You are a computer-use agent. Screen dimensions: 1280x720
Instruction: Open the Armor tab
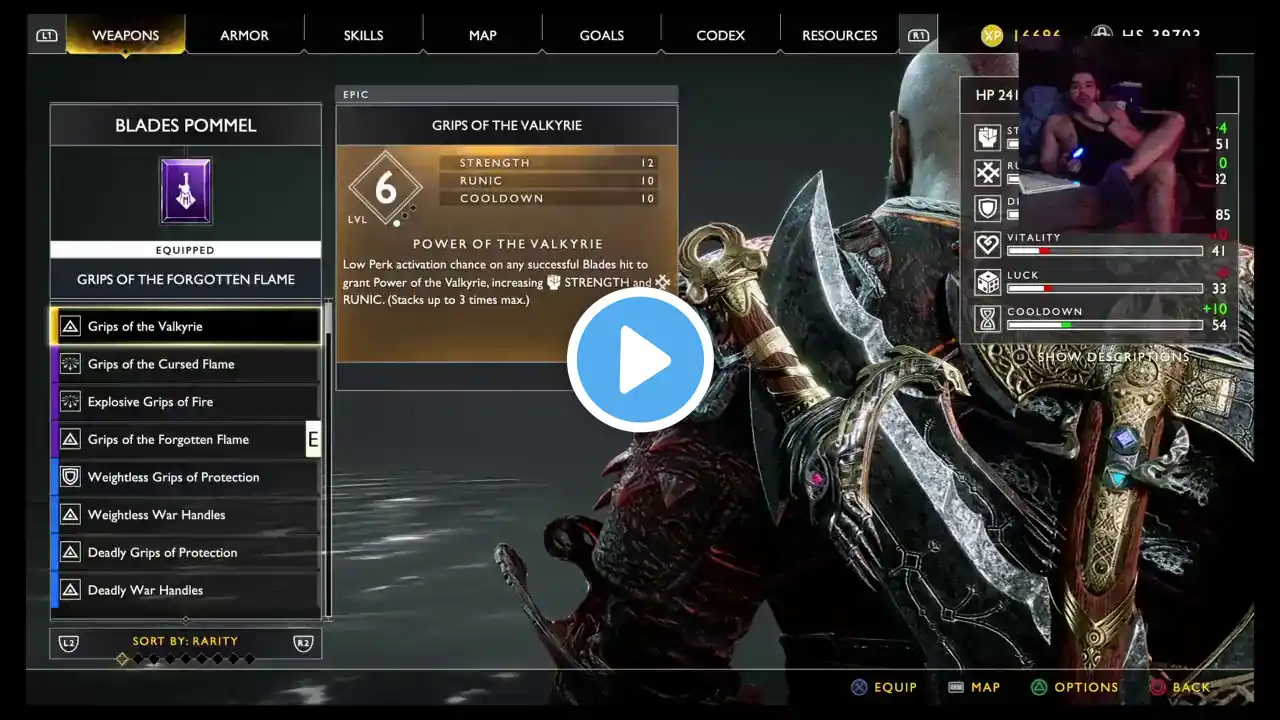(x=244, y=35)
